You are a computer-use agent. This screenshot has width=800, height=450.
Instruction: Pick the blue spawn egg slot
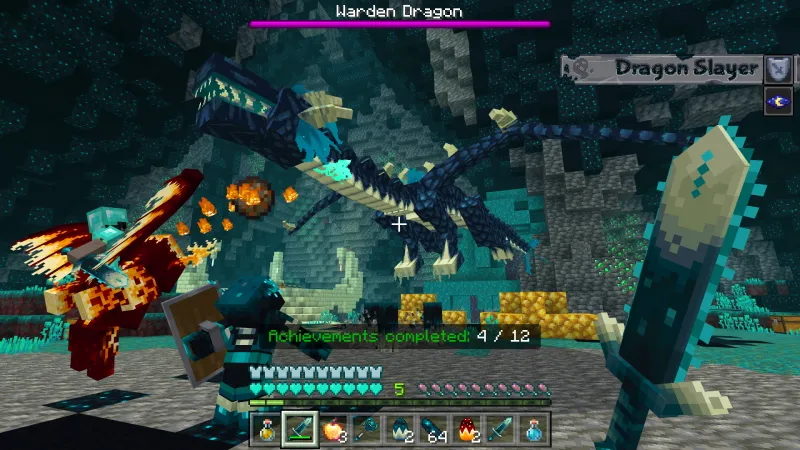pyautogui.click(x=400, y=430)
